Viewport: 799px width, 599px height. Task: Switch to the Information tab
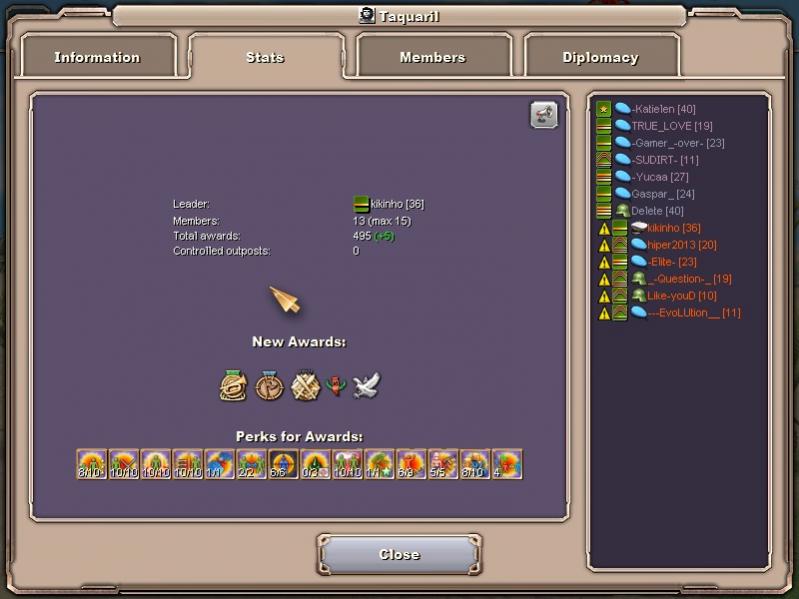click(x=99, y=57)
